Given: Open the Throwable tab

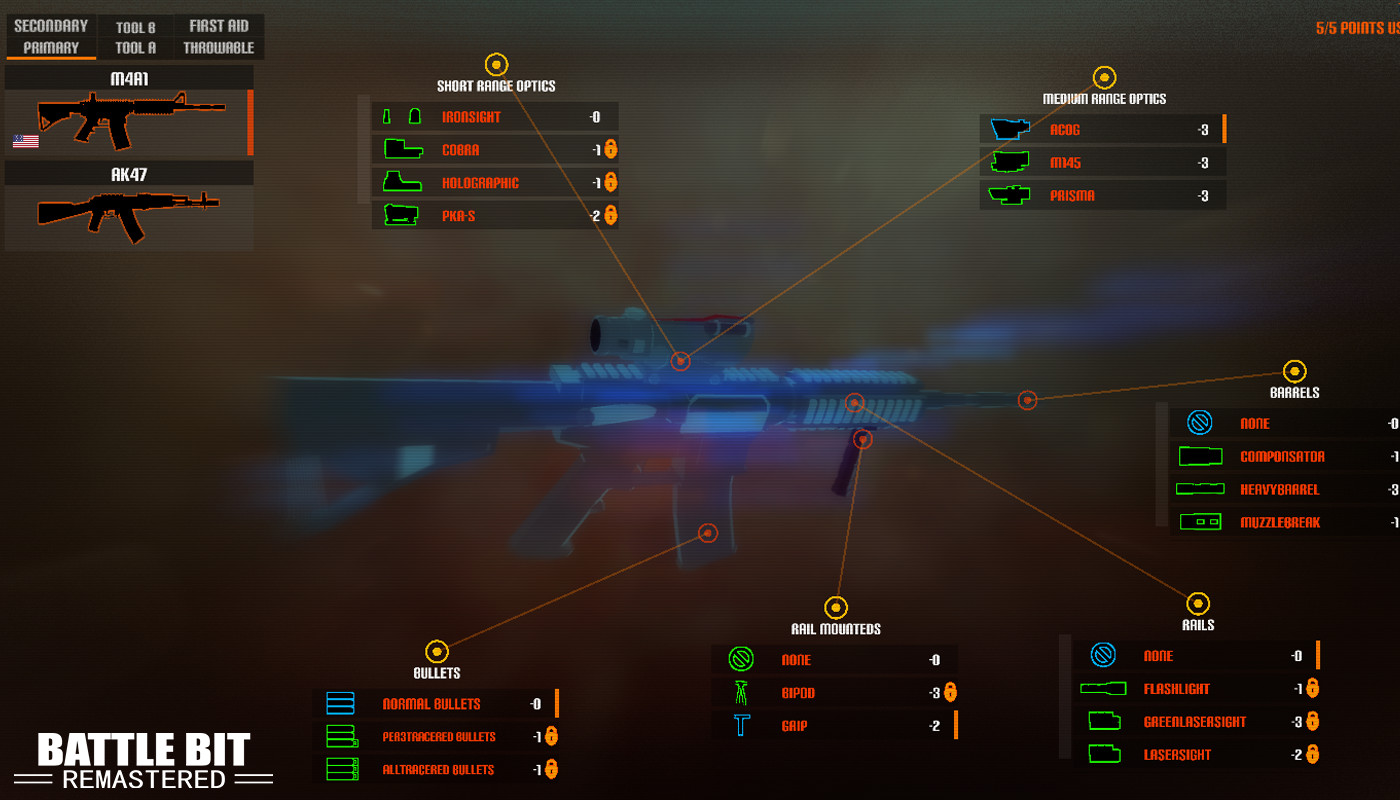Looking at the screenshot, I should point(219,46).
